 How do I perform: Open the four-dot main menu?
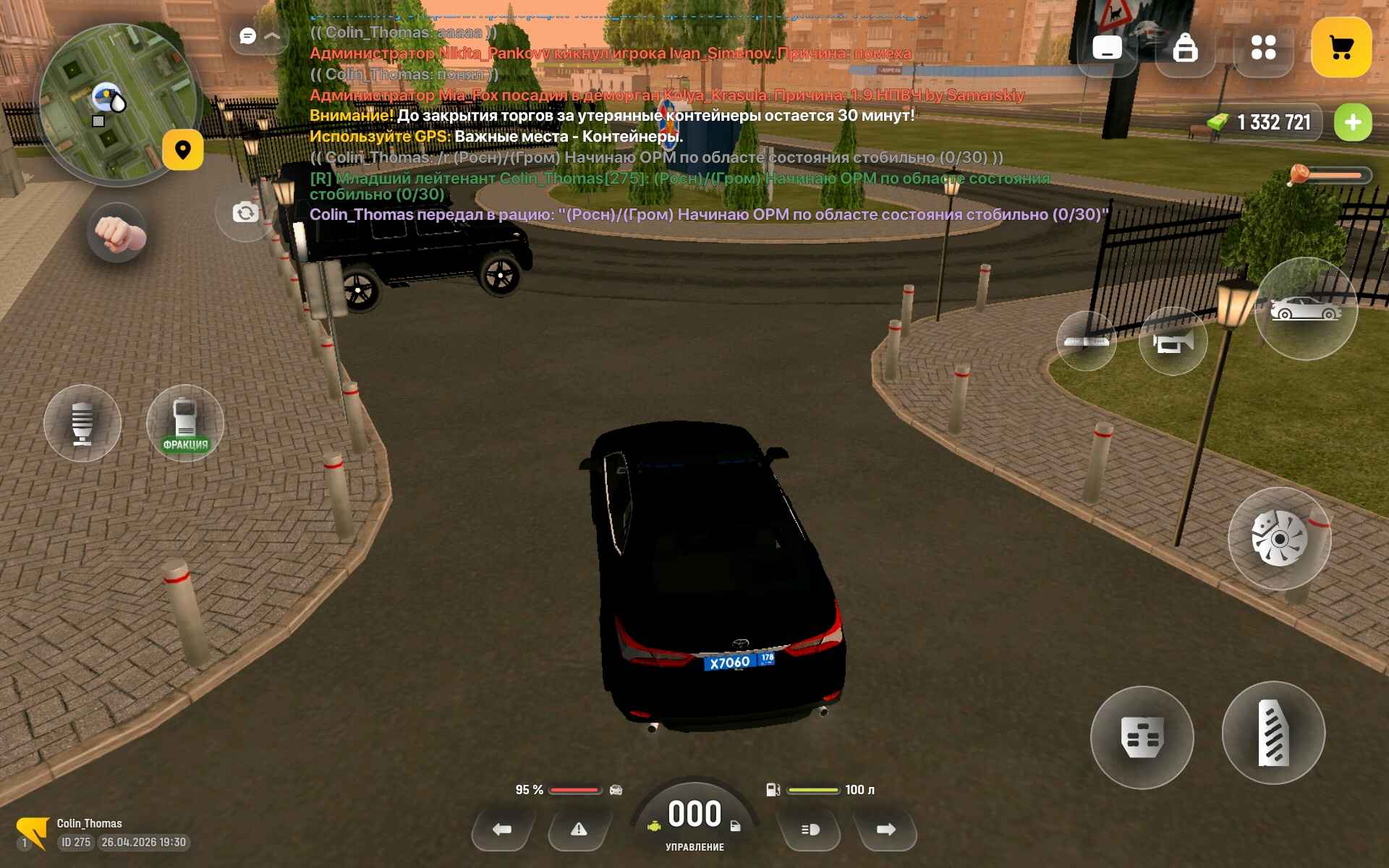point(1263,48)
